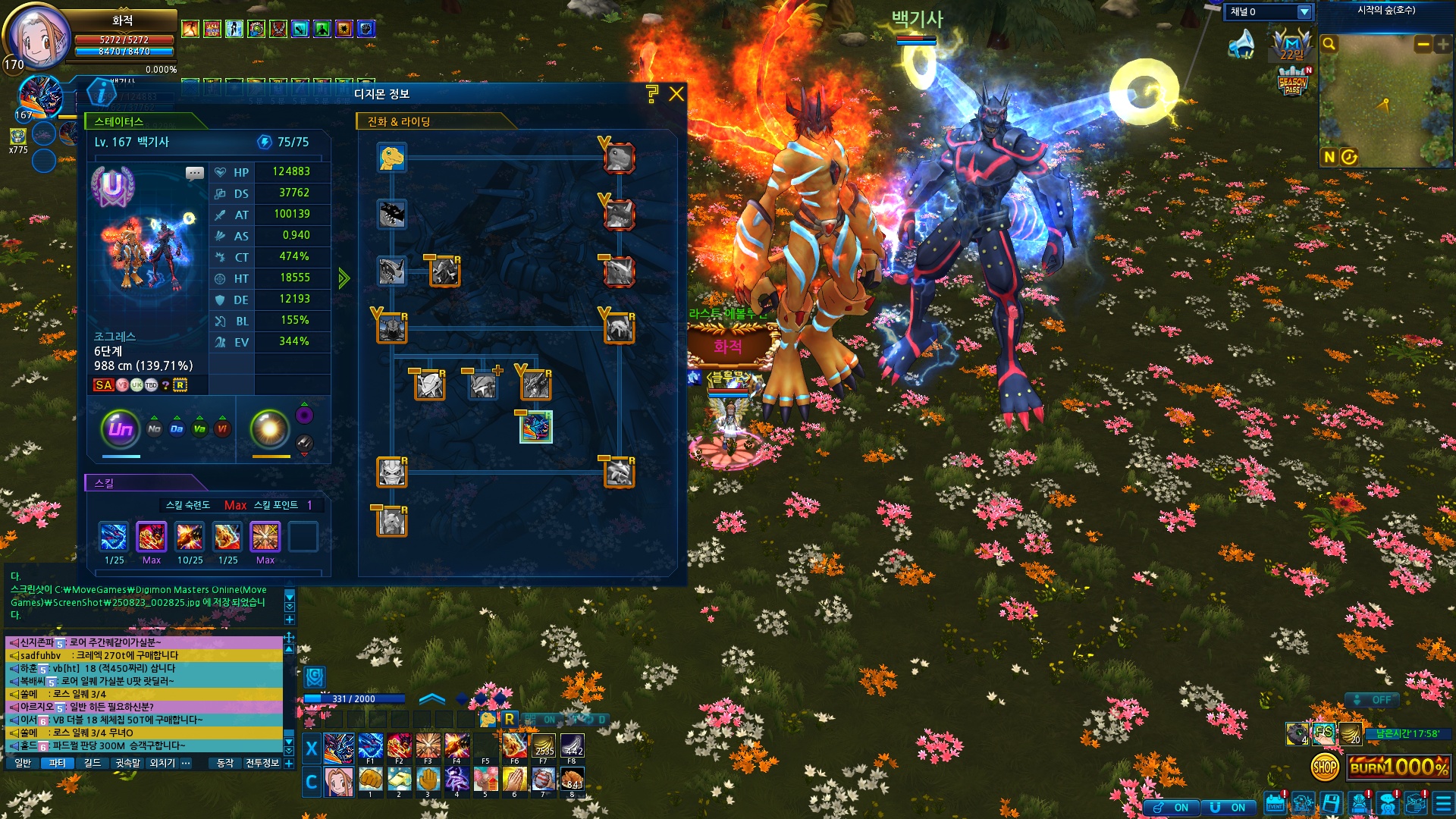Zoom out the minimap
1456x819 pixels.
(1423, 45)
